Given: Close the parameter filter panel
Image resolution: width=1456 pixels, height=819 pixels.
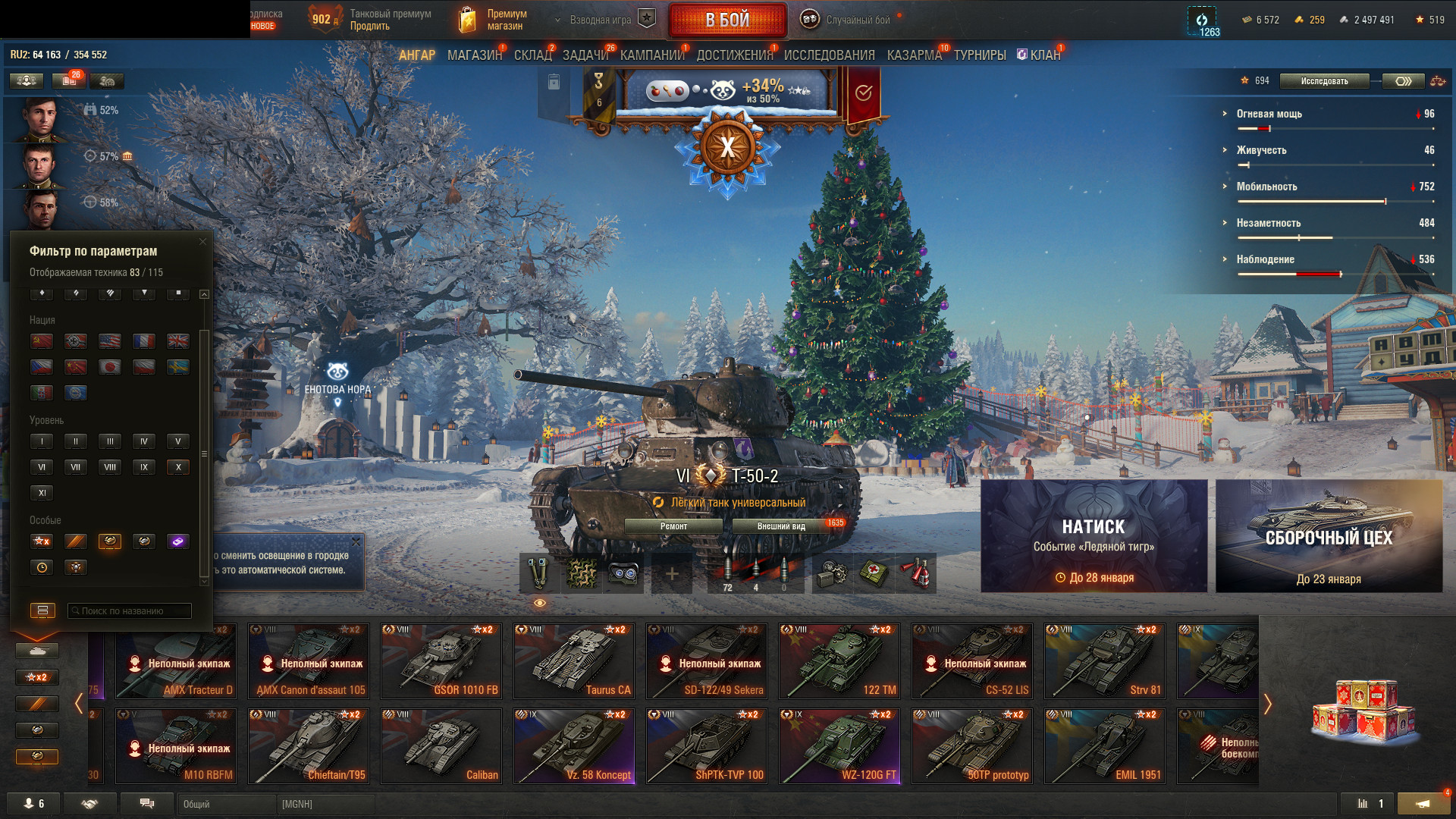Looking at the screenshot, I should [x=202, y=242].
